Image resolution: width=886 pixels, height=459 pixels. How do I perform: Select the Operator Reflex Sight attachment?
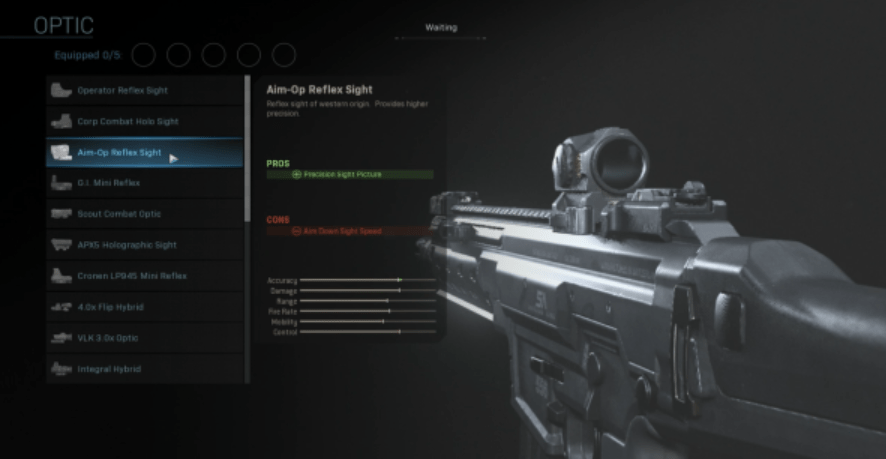tap(144, 91)
